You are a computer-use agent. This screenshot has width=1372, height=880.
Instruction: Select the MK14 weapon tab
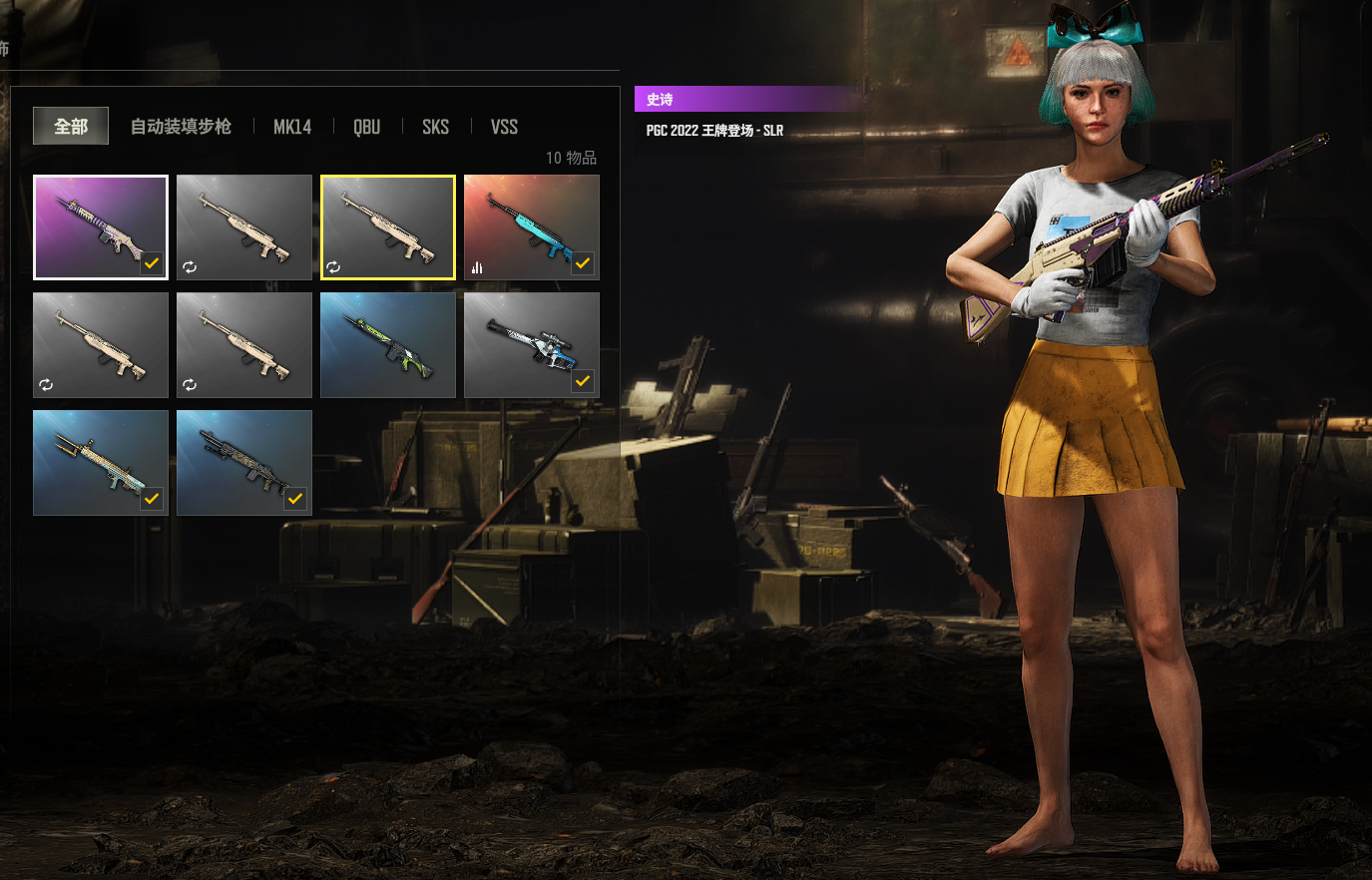point(292,127)
